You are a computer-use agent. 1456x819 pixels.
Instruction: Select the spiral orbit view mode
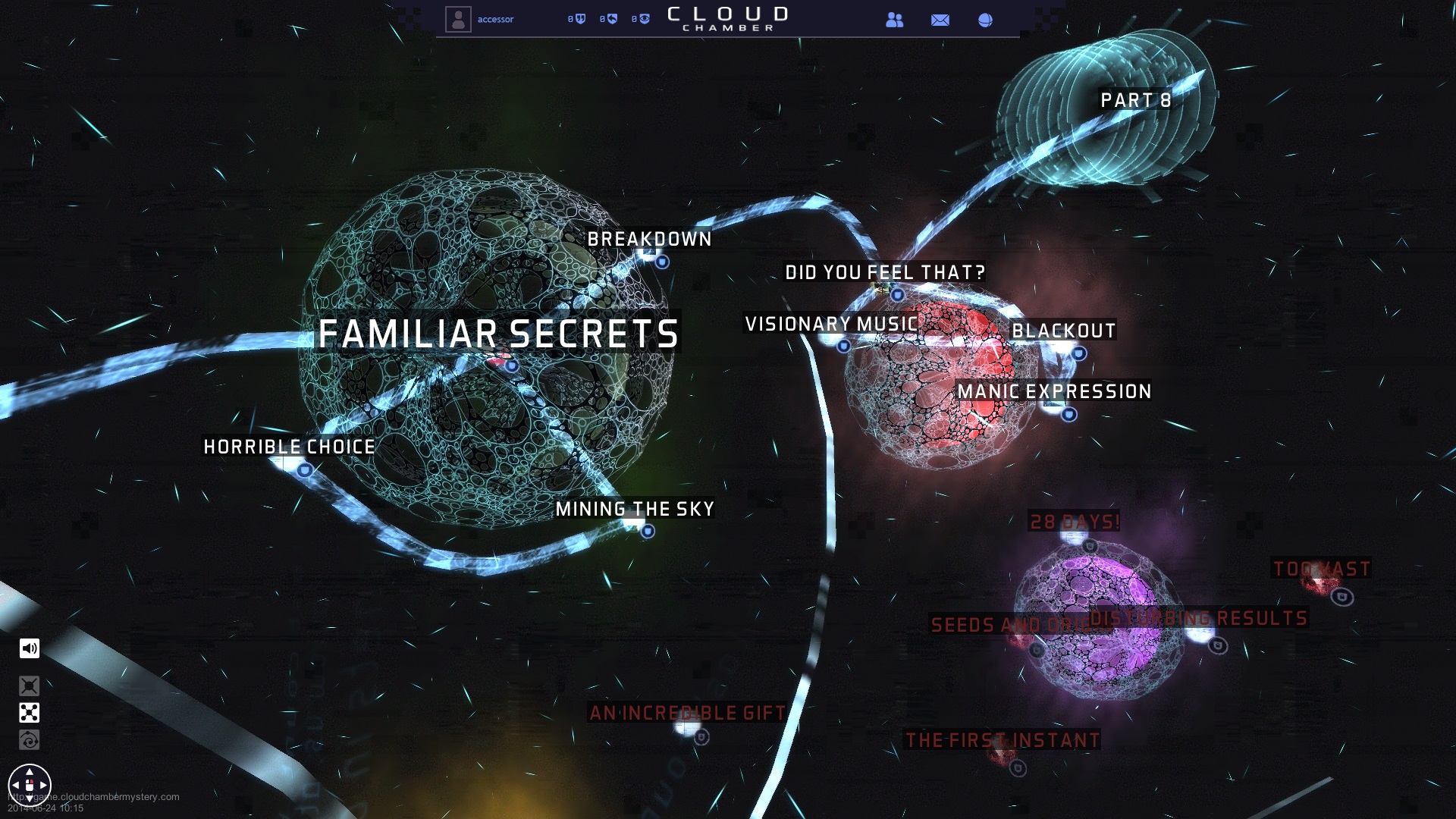(x=30, y=740)
